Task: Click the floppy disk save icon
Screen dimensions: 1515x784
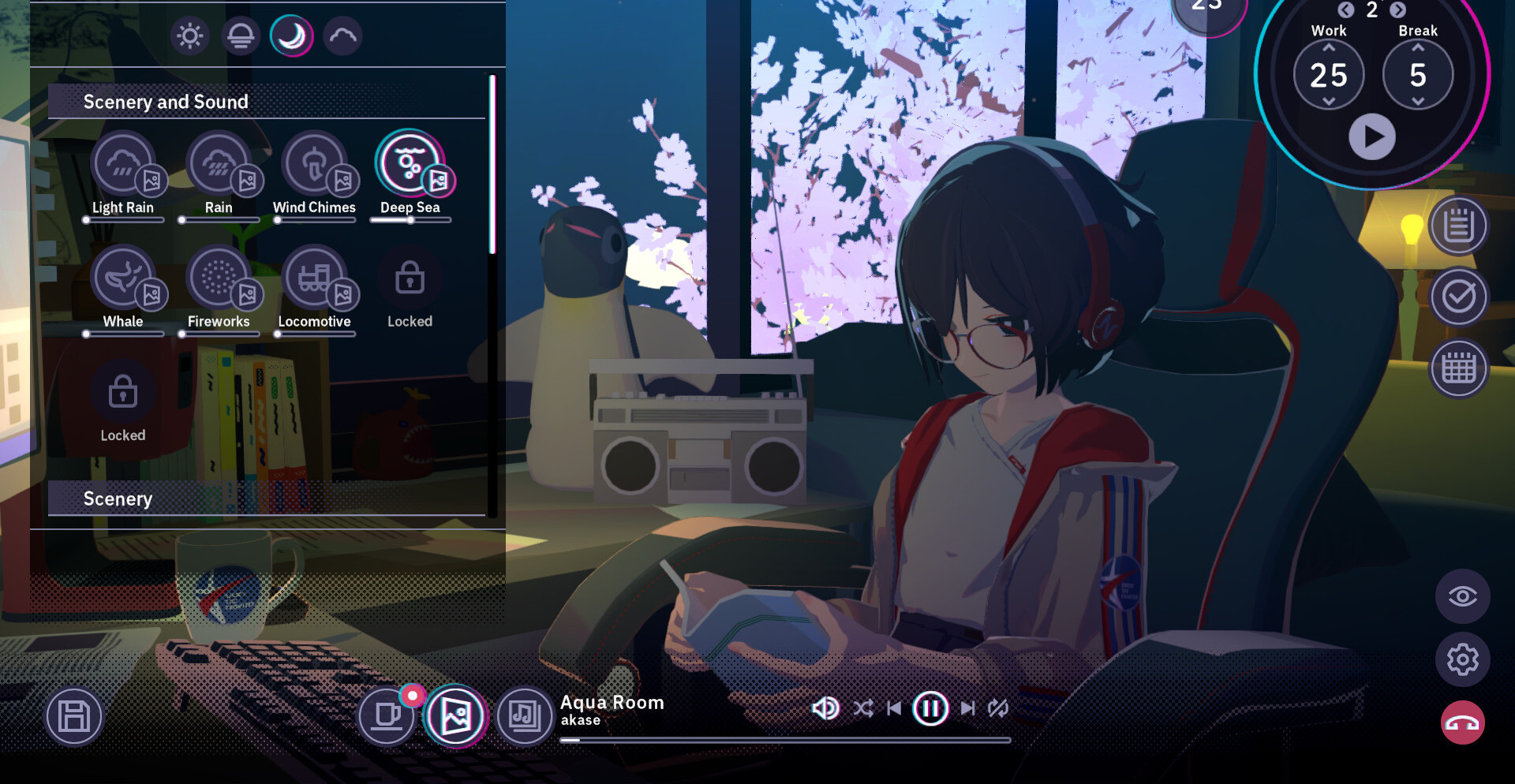Action: pos(74,717)
